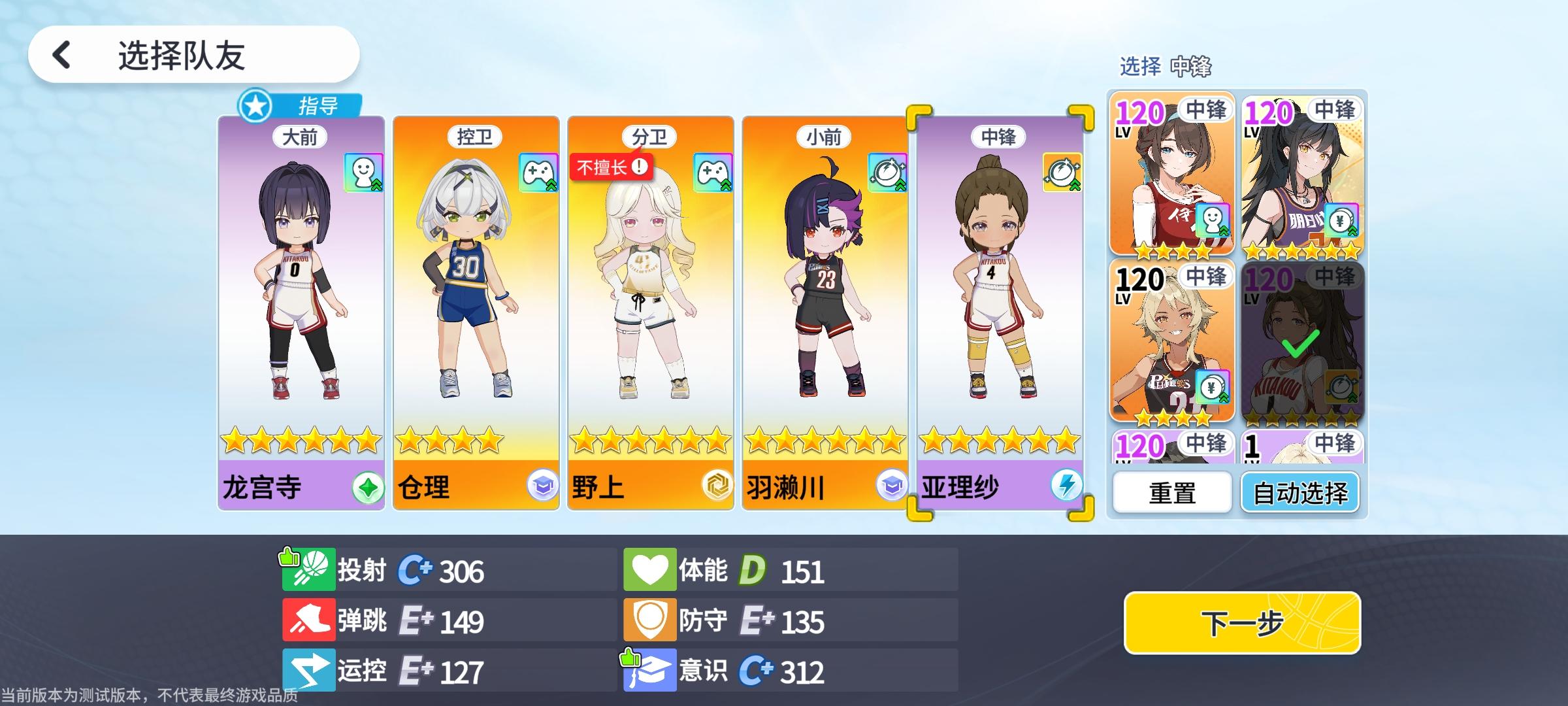
Task: Click the stamina icon on 亚理纱's card
Action: [x=1062, y=173]
